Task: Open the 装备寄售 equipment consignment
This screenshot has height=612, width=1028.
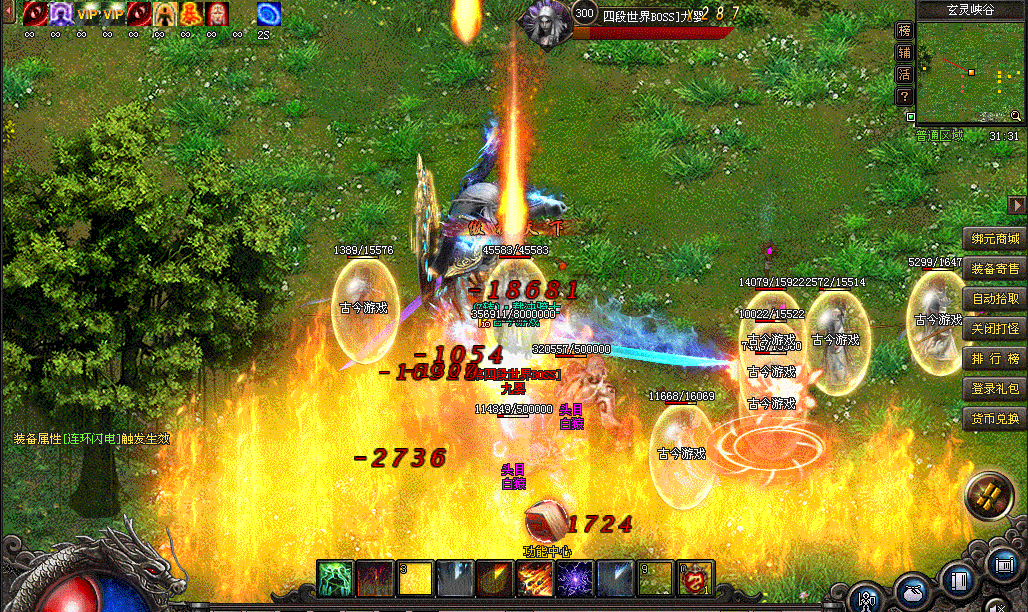Action: tap(995, 269)
